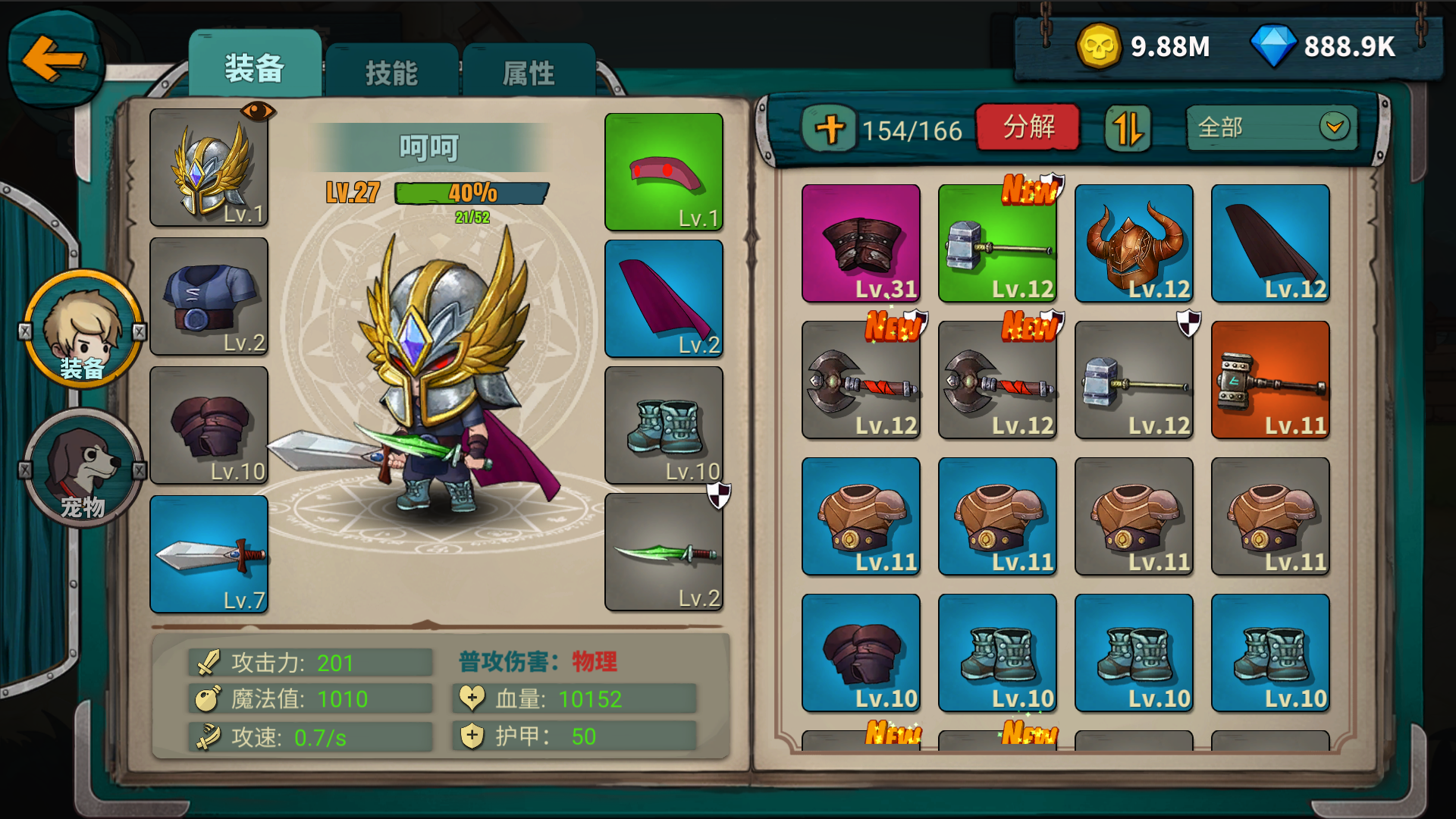The height and width of the screenshot is (819, 1456).
Task: Toggle the eye visibility icon on helmet
Action: coord(258,111)
